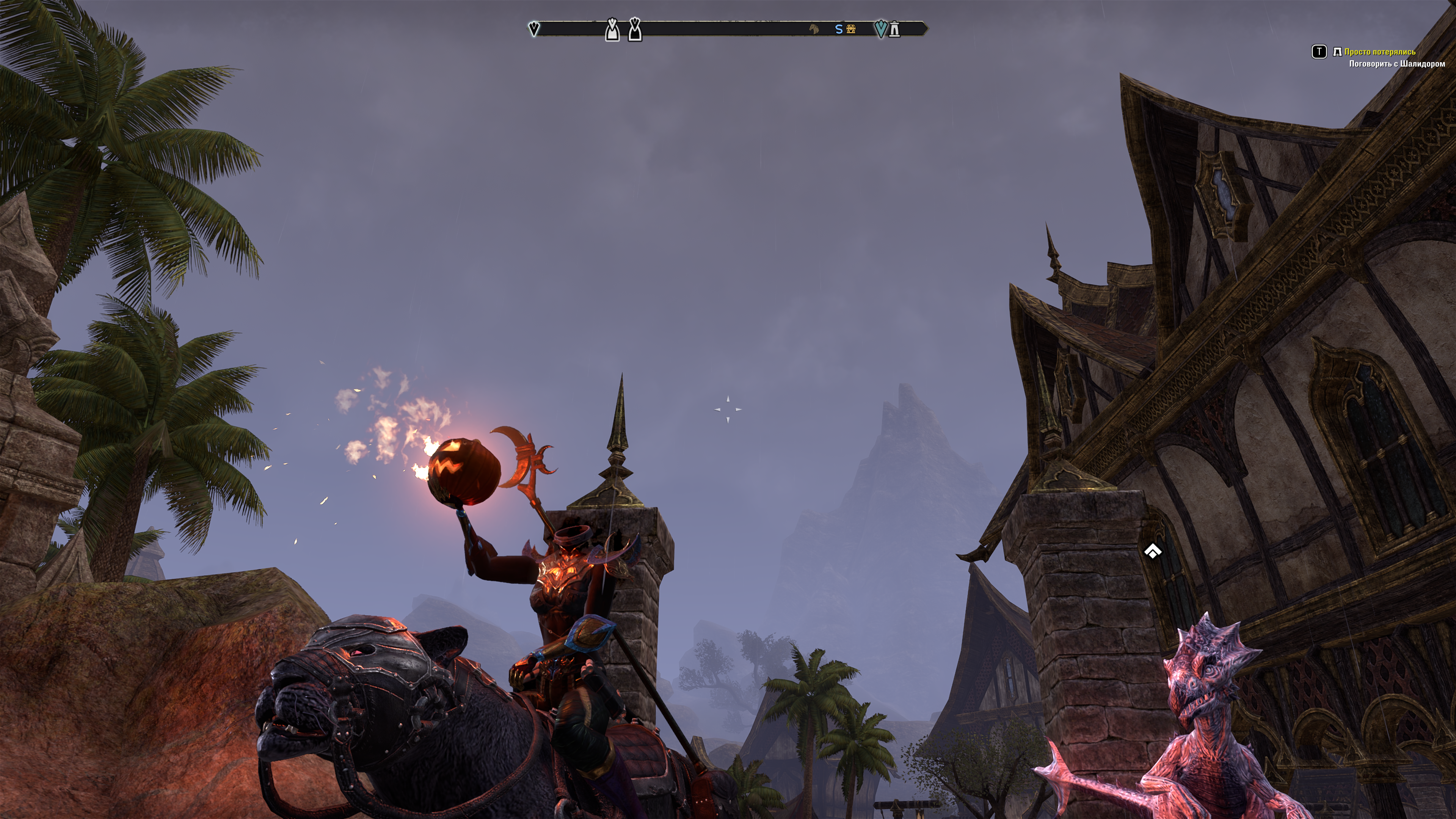Select the black-filled quest marker on compass
This screenshot has height=819, width=1456.
tap(635, 30)
